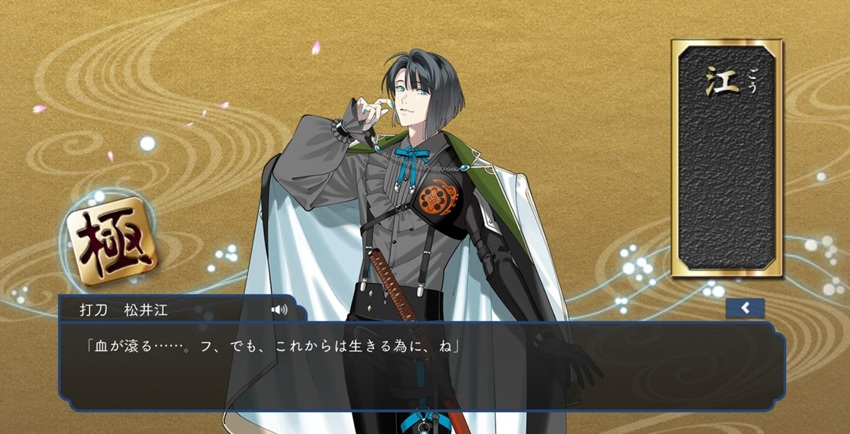Click the back arrow button above the dialogue
The width and height of the screenshot is (850, 434).
click(x=745, y=308)
